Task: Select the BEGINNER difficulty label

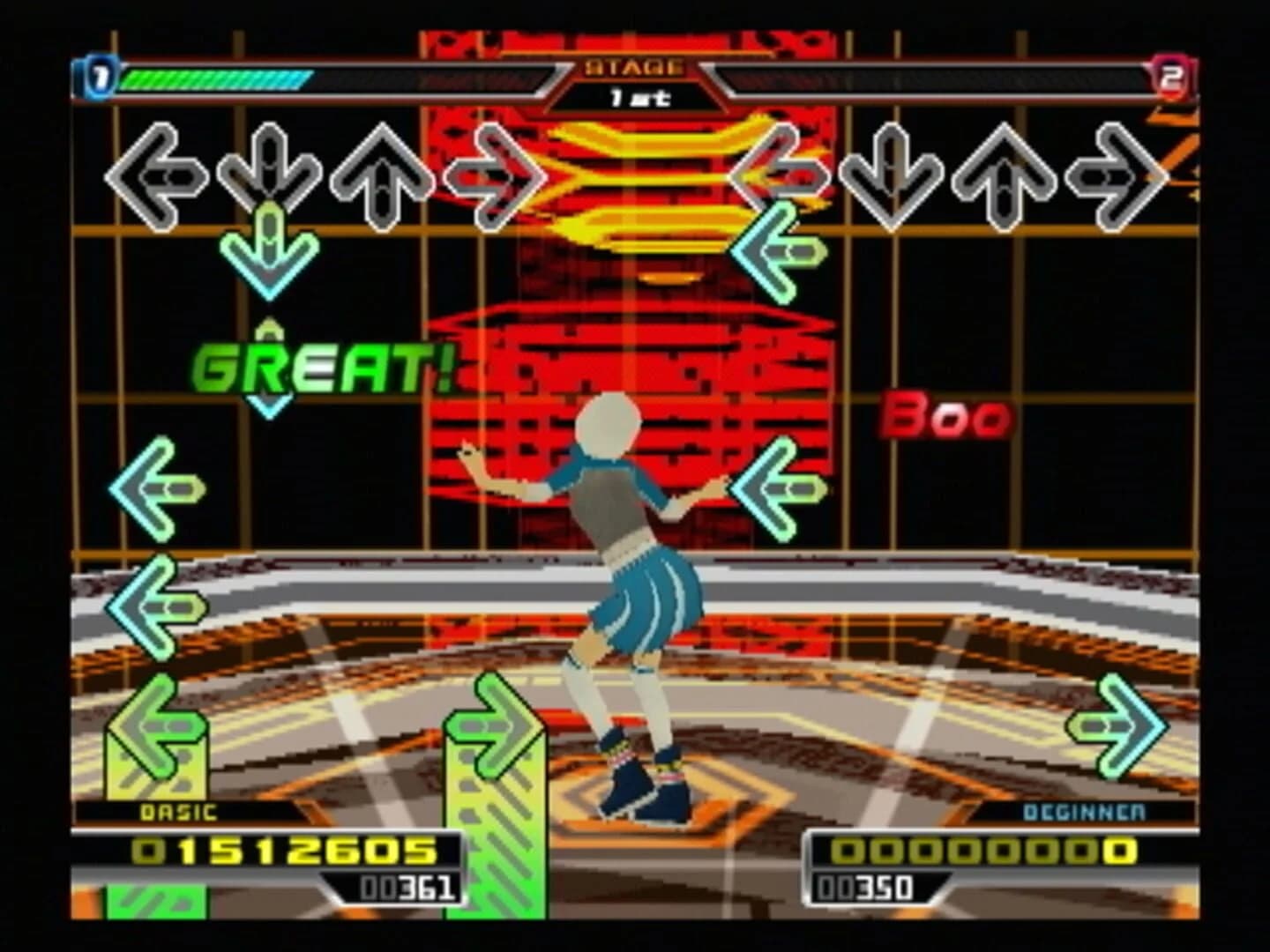Action: (x=1083, y=814)
